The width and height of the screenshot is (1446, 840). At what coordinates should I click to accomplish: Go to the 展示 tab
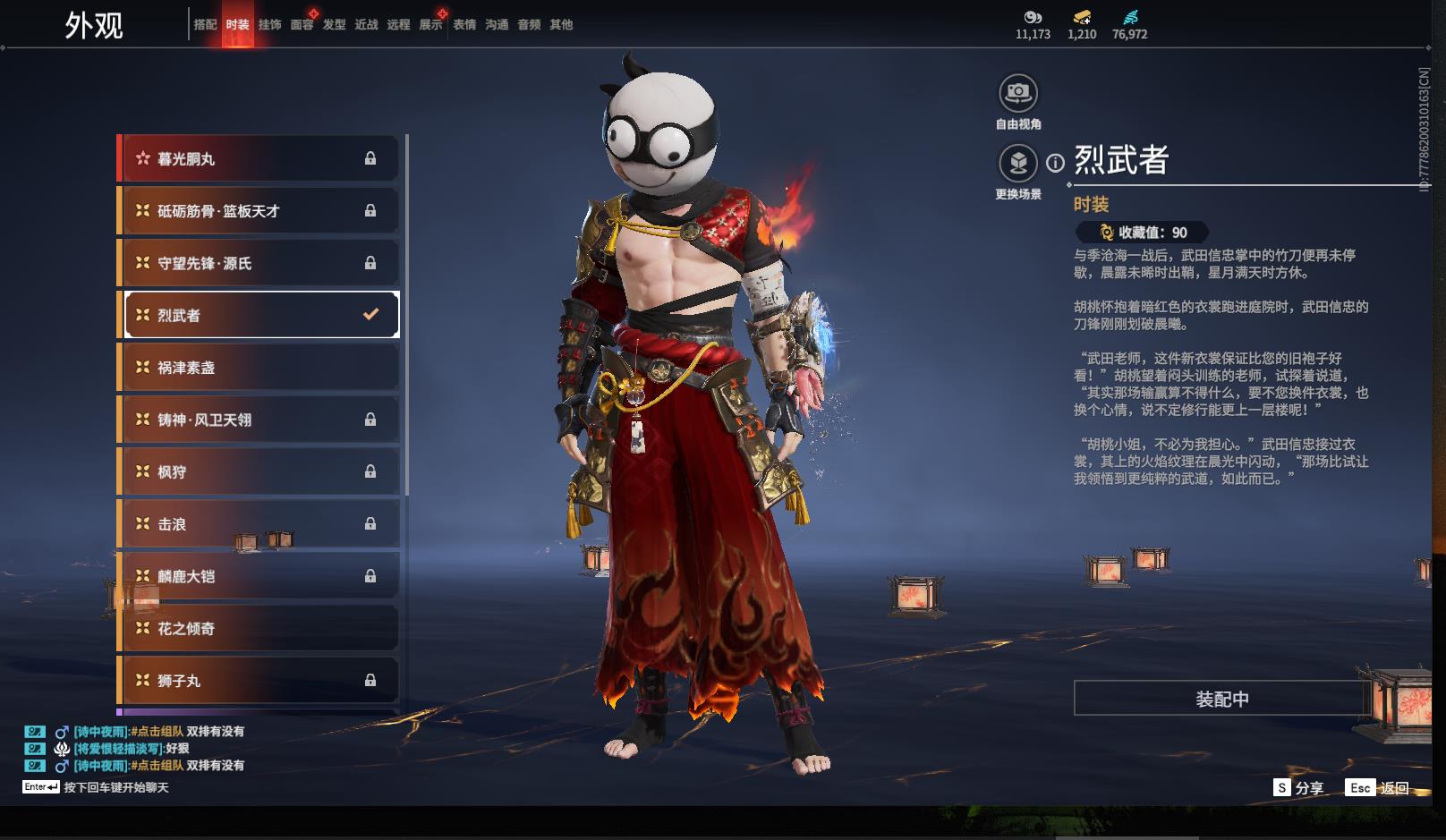[x=430, y=25]
